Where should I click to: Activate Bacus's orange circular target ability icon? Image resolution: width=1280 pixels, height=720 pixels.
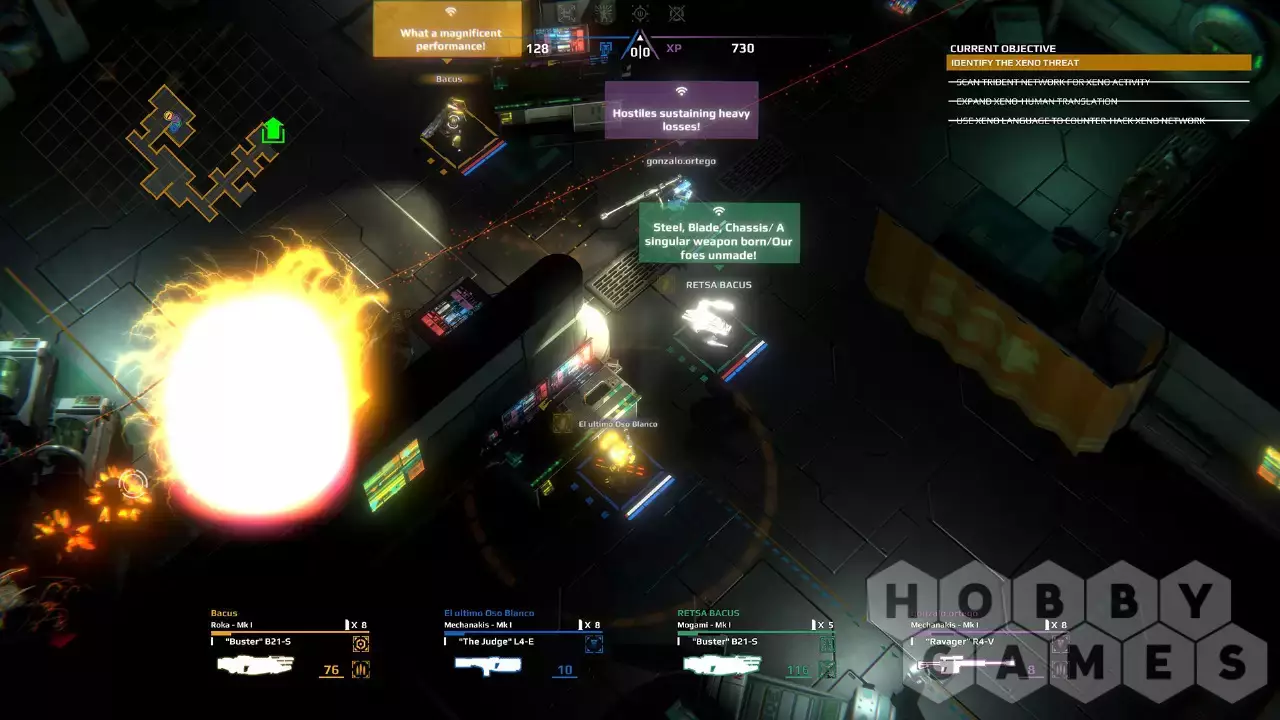pyautogui.click(x=361, y=644)
